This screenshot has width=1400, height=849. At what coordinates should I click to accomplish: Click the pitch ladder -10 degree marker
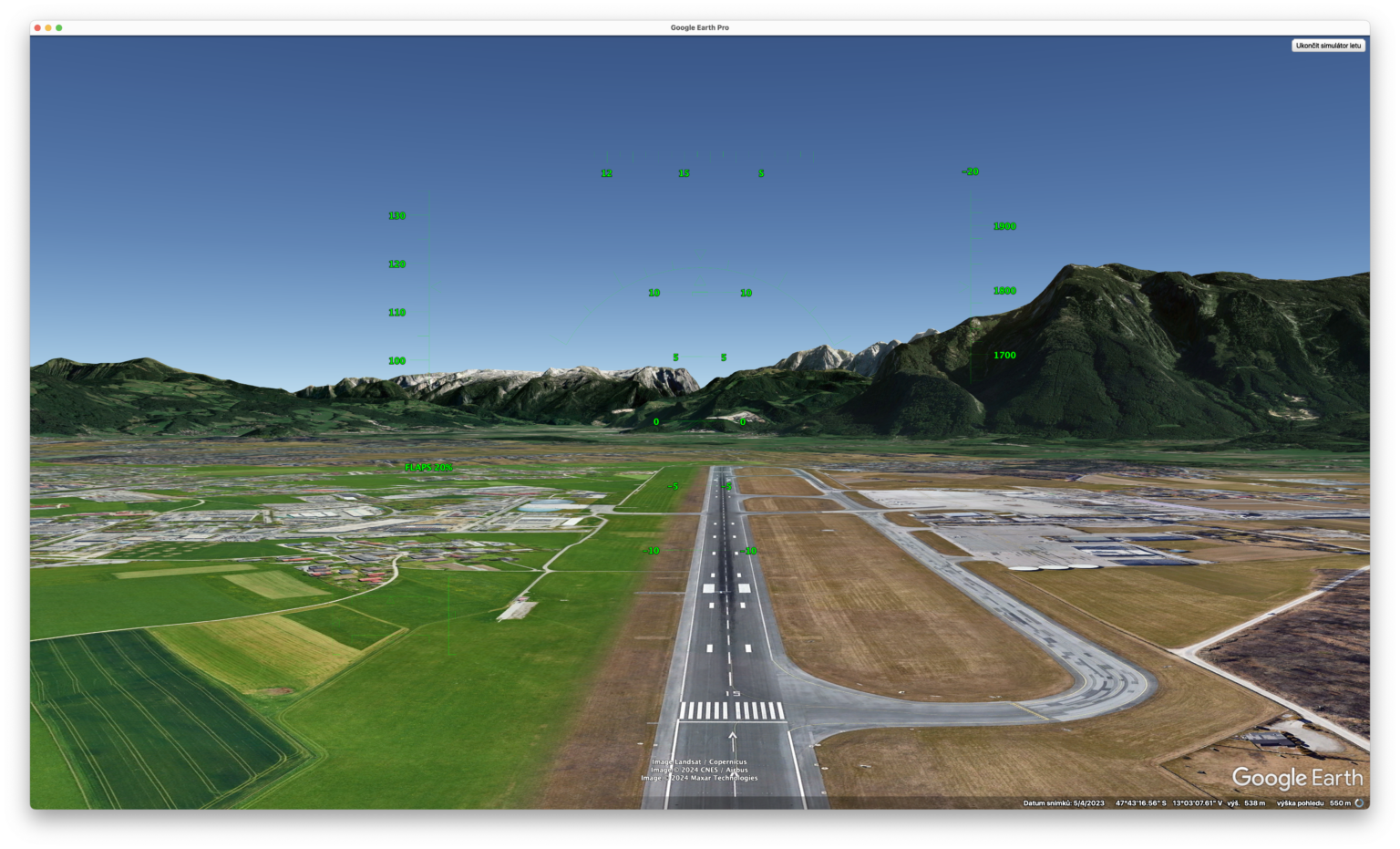tap(651, 550)
